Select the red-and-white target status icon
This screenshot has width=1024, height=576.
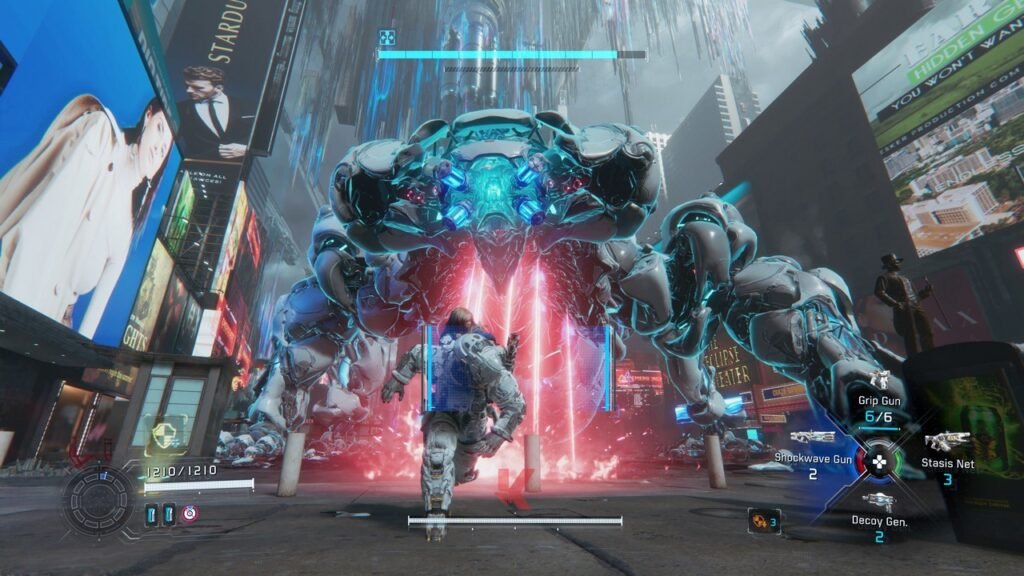pos(190,514)
